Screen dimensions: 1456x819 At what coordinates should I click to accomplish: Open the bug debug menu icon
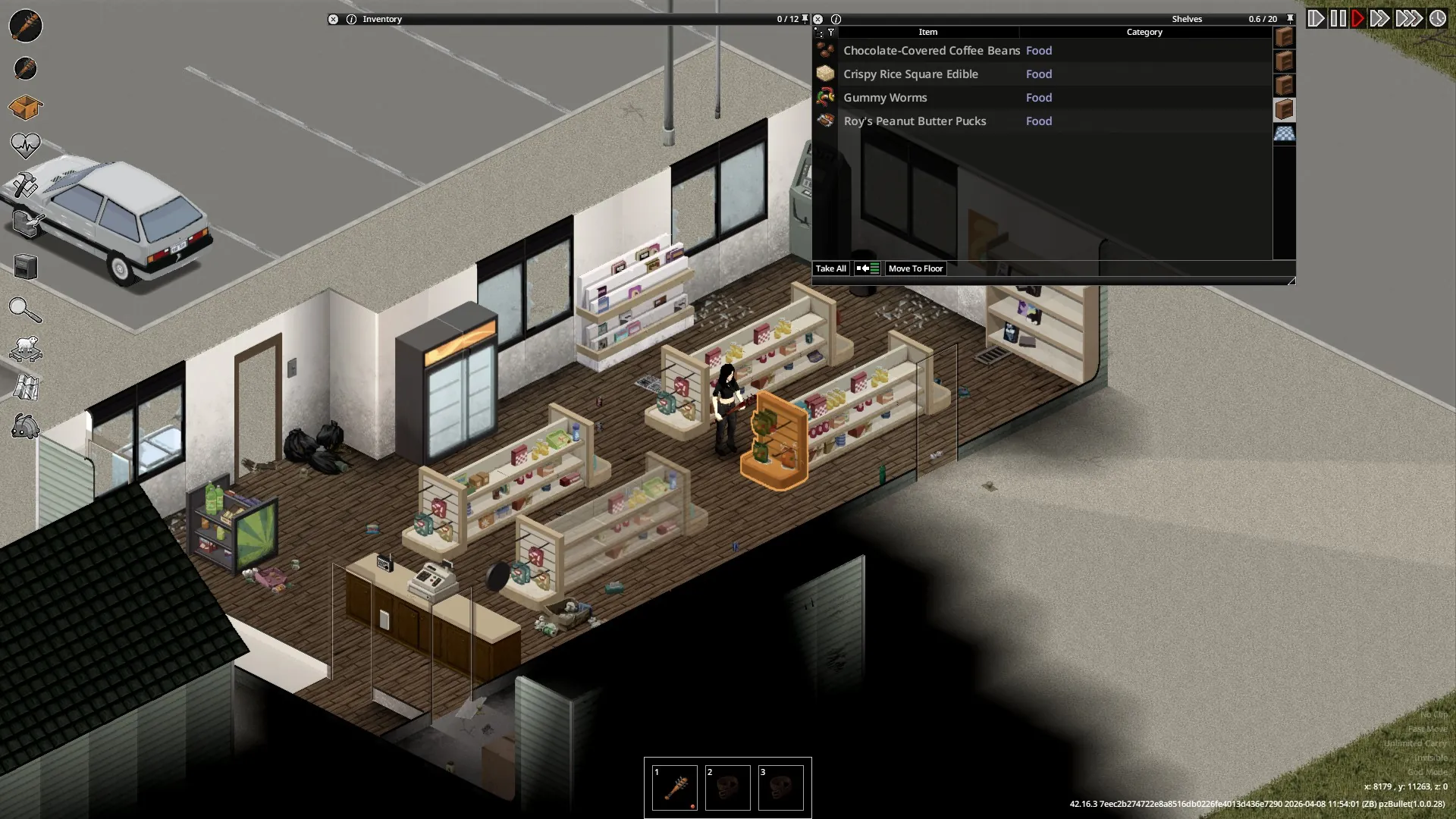[25, 426]
